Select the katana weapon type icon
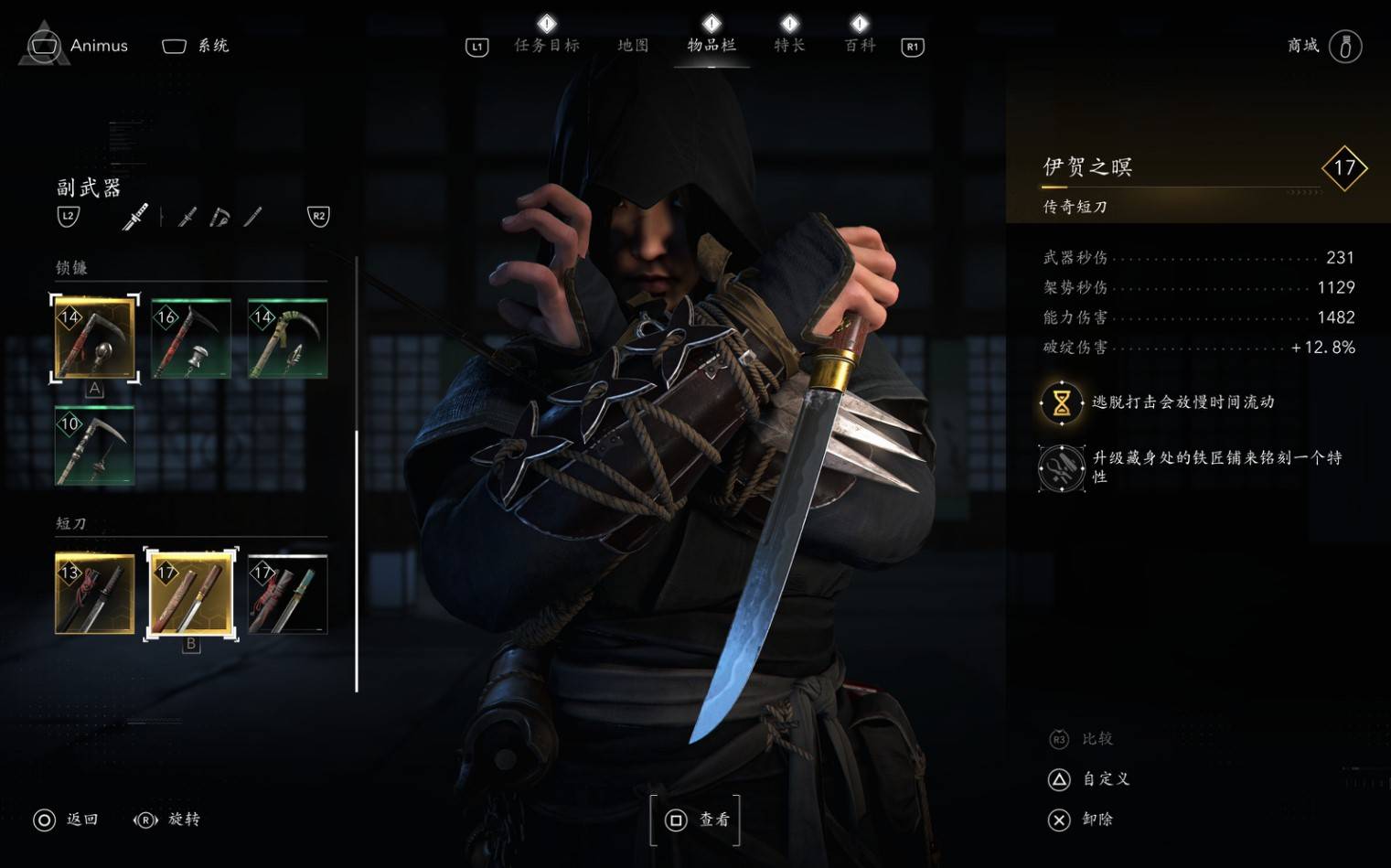This screenshot has height=868, width=1391. tap(135, 216)
